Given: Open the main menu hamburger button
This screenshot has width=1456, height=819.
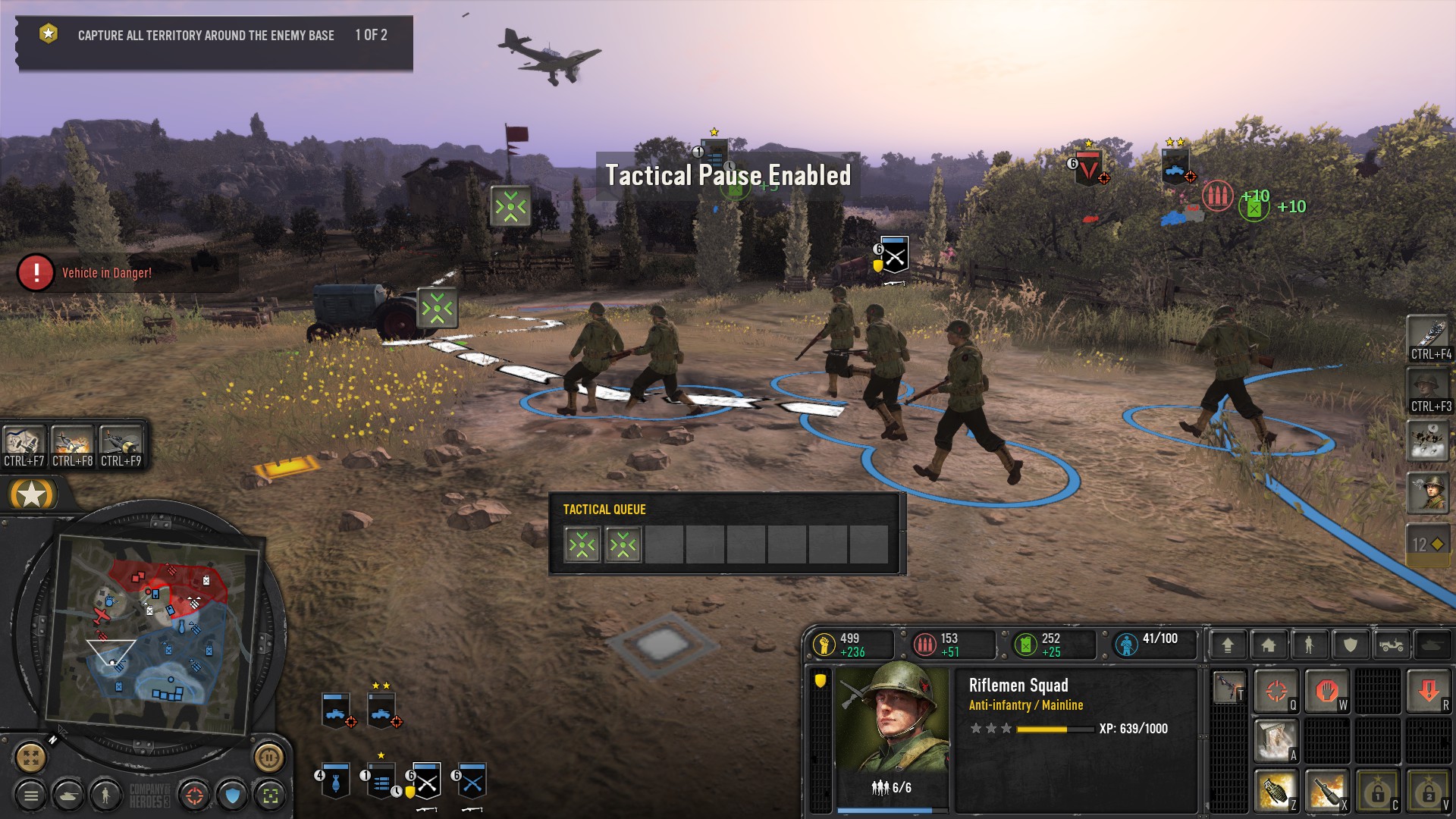Looking at the screenshot, I should (x=31, y=795).
